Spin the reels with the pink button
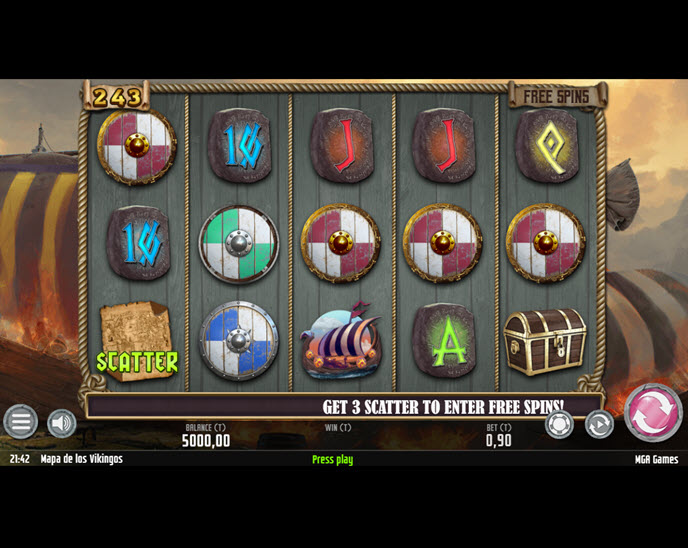 pyautogui.click(x=653, y=413)
